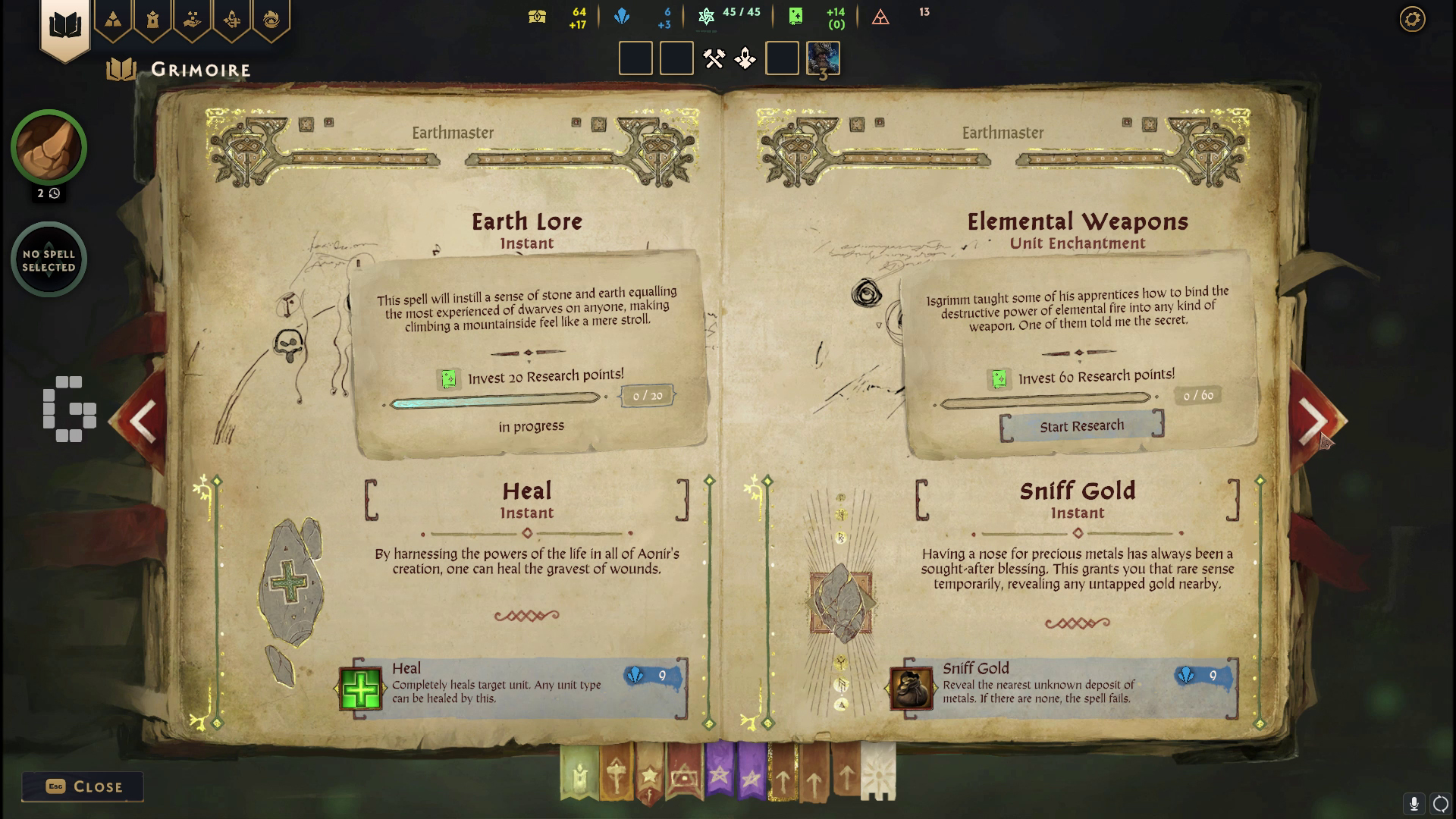Click the Heal spell green cross icon
The width and height of the screenshot is (1456, 819).
click(360, 687)
